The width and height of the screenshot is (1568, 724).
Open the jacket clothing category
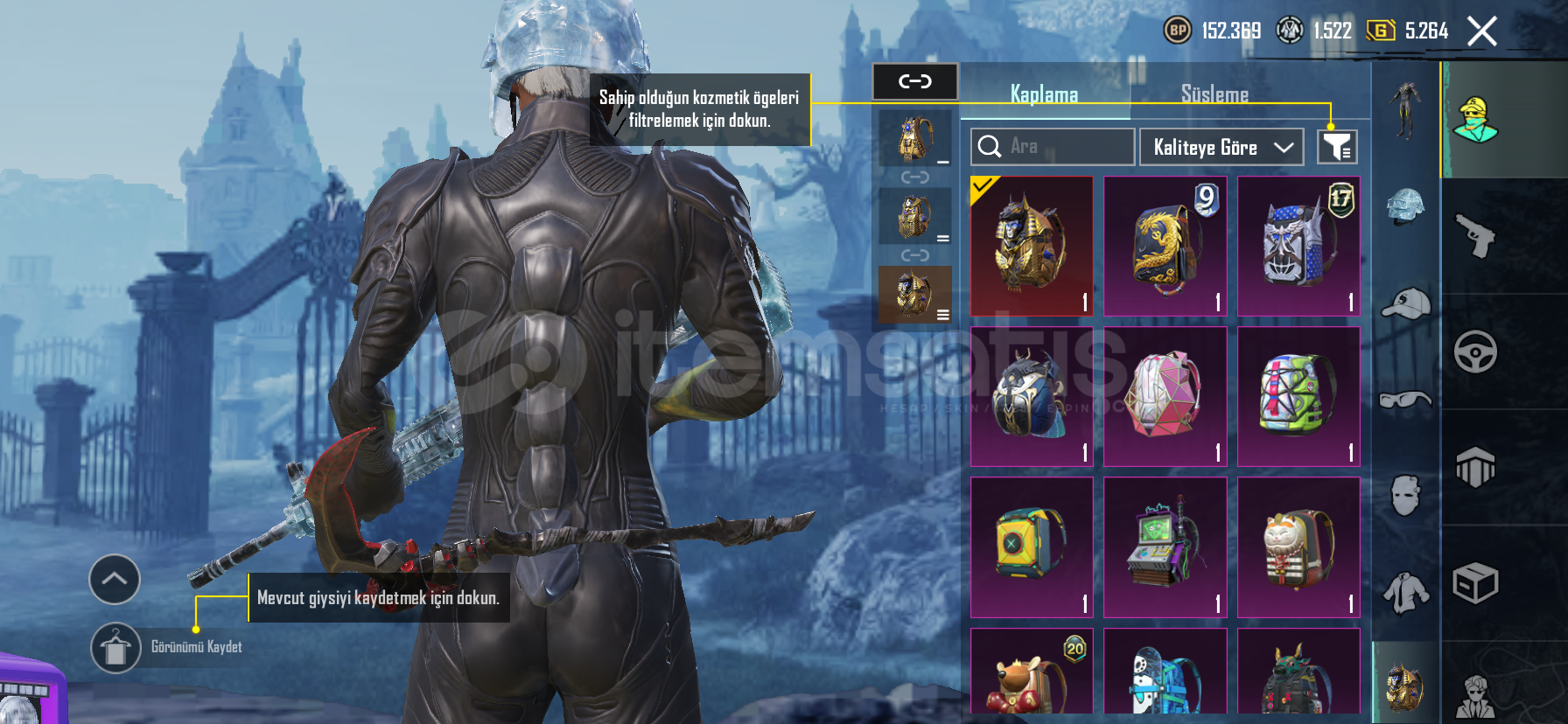pyautogui.click(x=1405, y=592)
